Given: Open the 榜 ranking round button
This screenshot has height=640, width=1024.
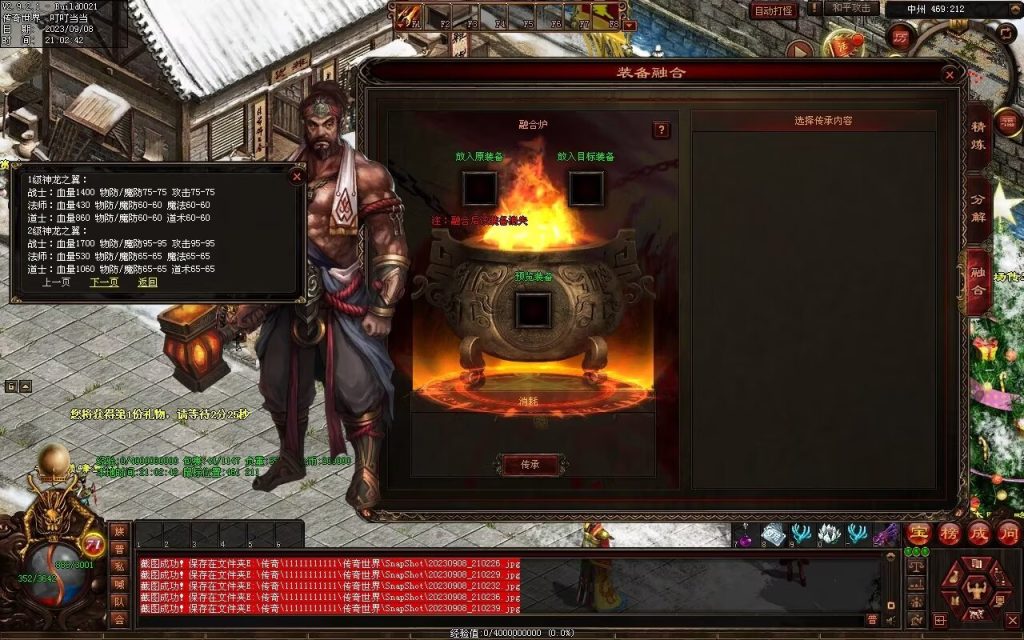Looking at the screenshot, I should (949, 533).
